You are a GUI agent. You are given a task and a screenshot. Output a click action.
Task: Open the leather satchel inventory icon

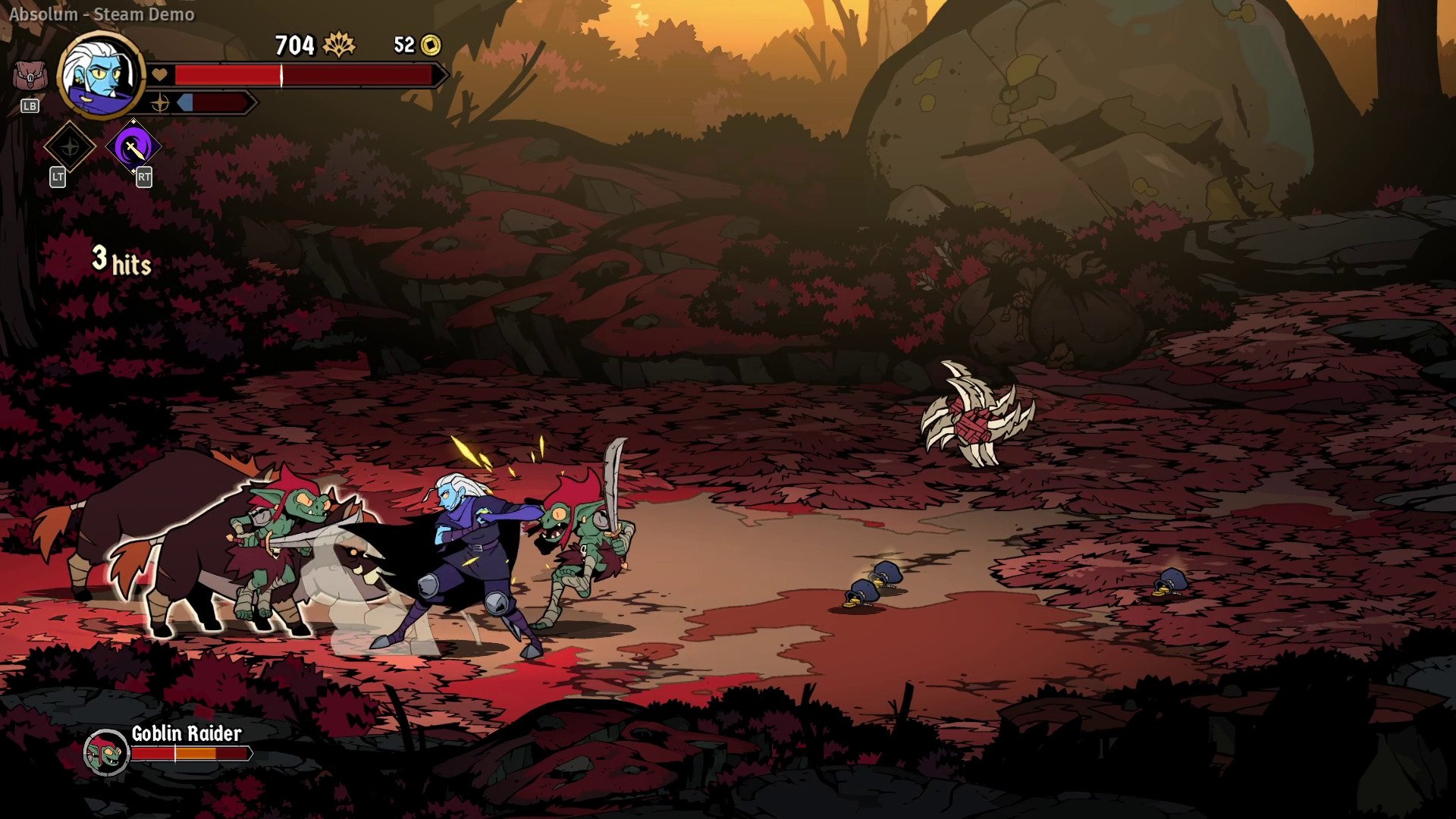[30, 77]
